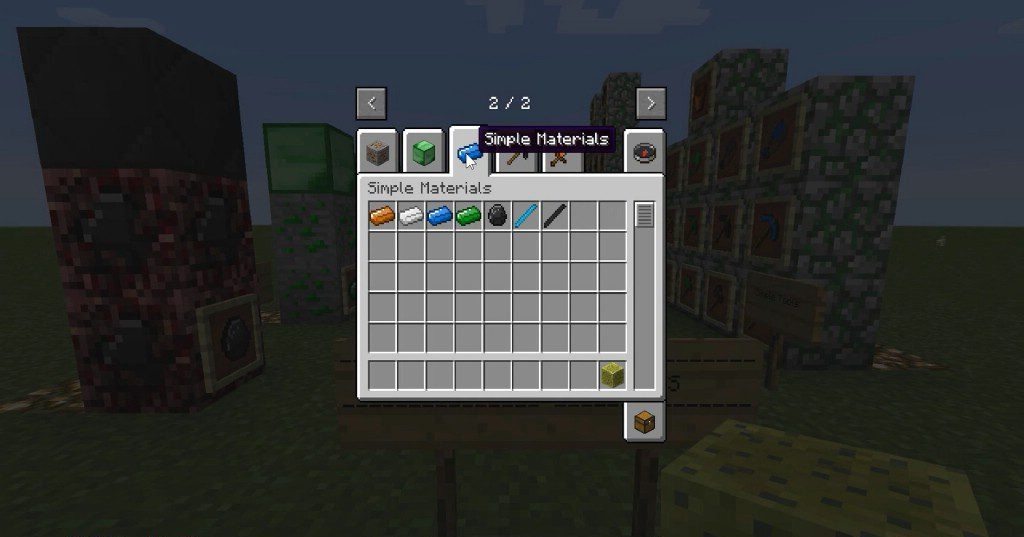Screen dimensions: 1024x537
Task: Switch to the crossed swords combat tab
Action: 559,158
